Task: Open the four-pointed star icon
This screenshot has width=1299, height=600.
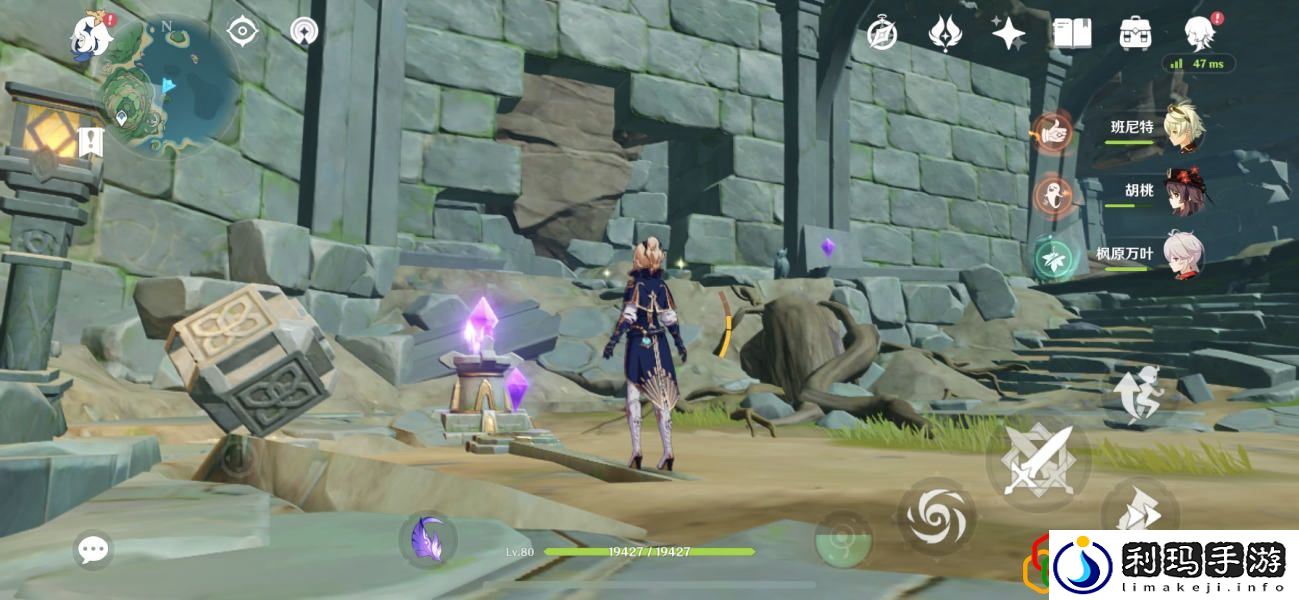Action: click(1008, 34)
